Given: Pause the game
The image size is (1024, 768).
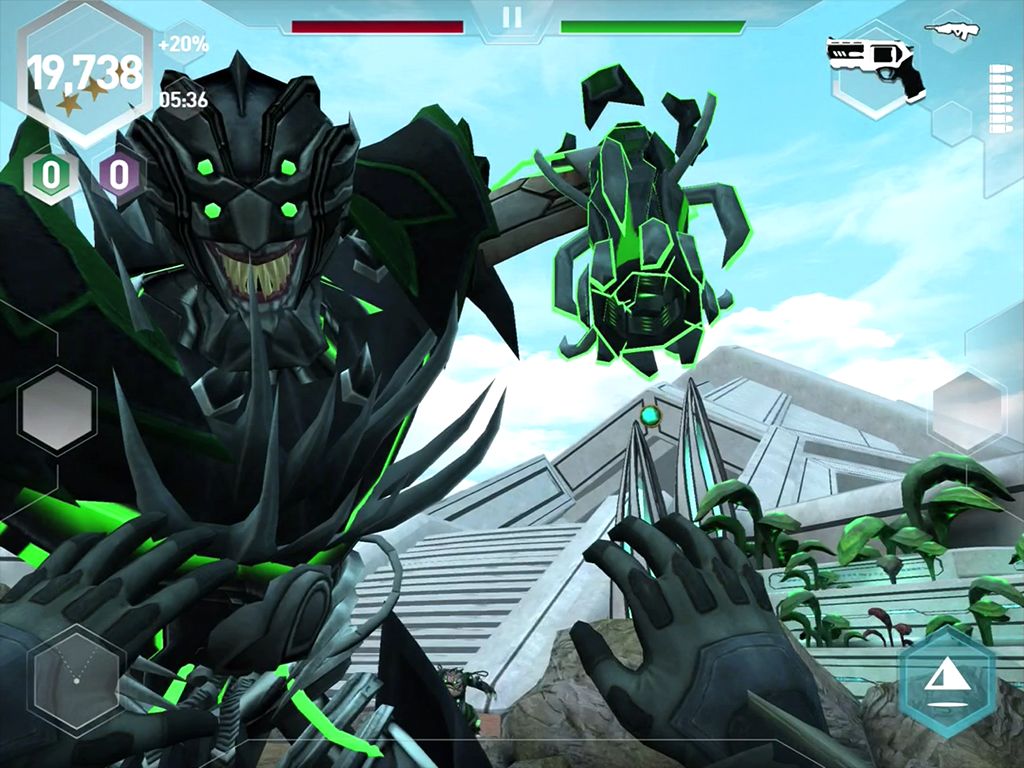Looking at the screenshot, I should [512, 17].
